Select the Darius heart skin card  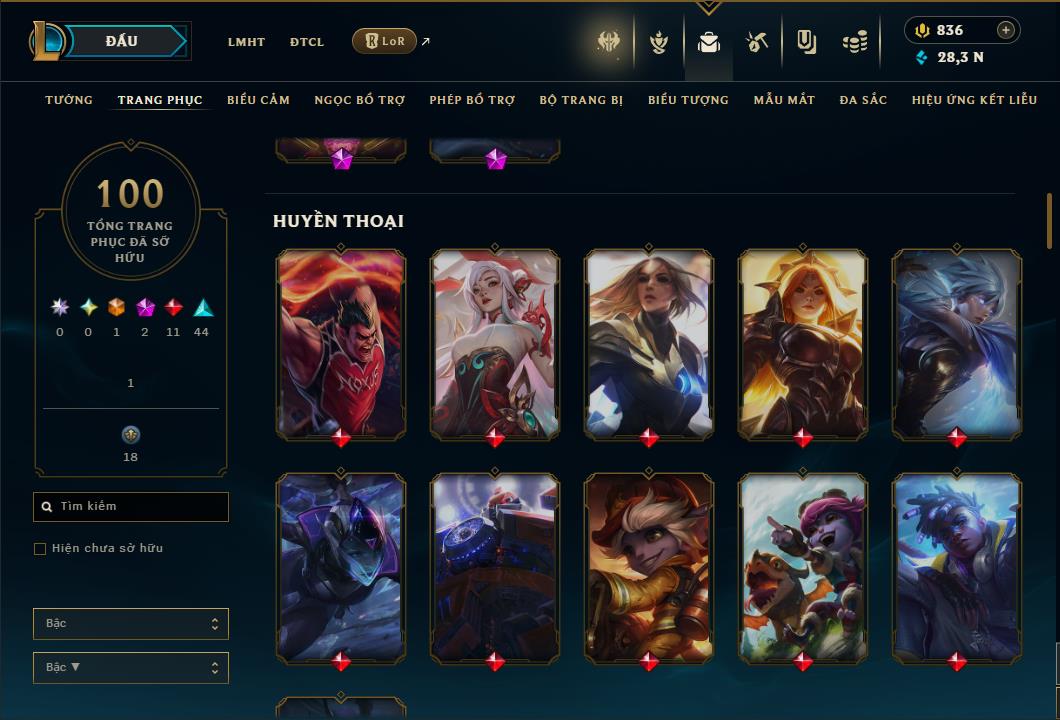point(341,343)
